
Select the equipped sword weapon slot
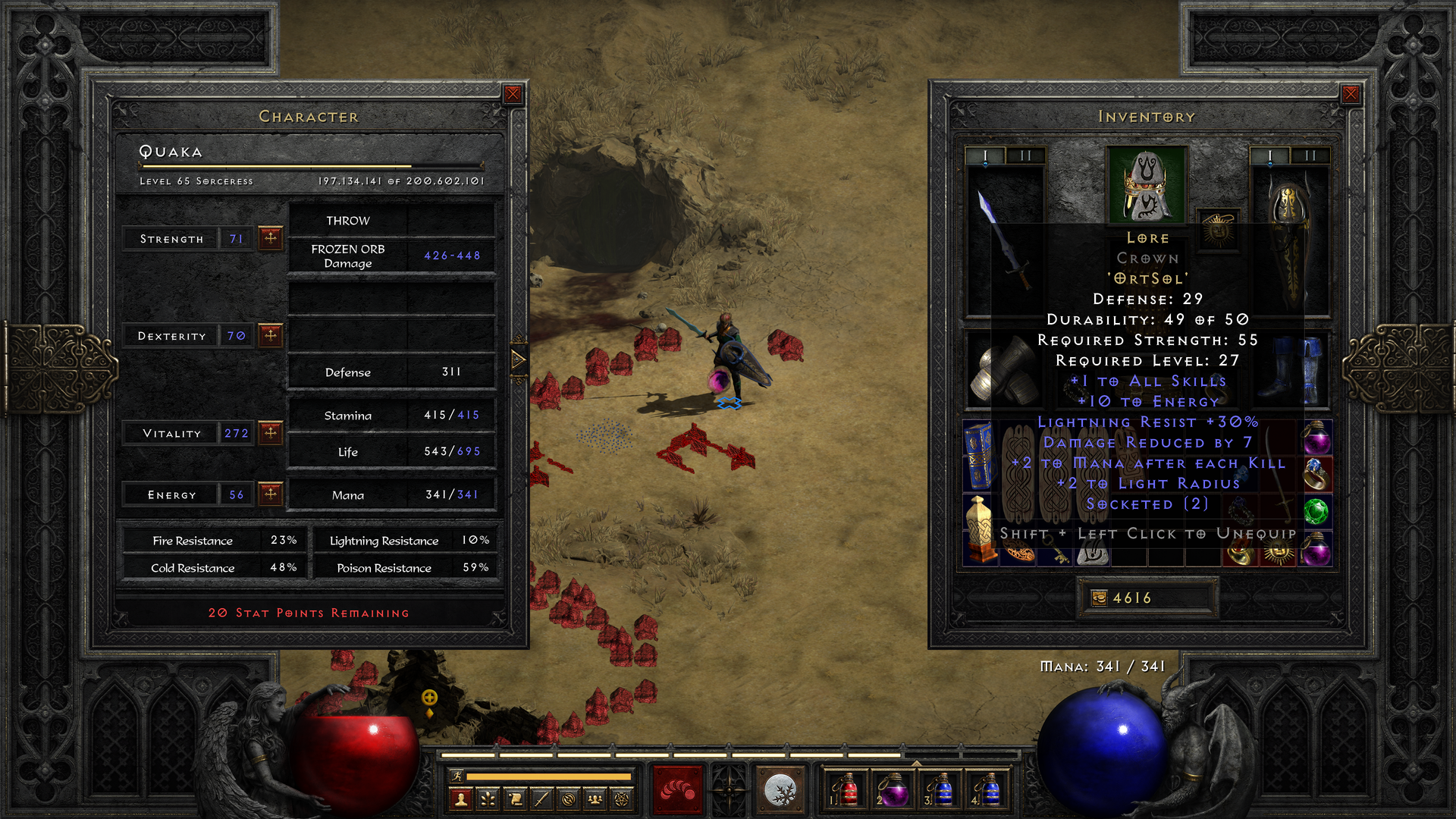coord(1005,239)
